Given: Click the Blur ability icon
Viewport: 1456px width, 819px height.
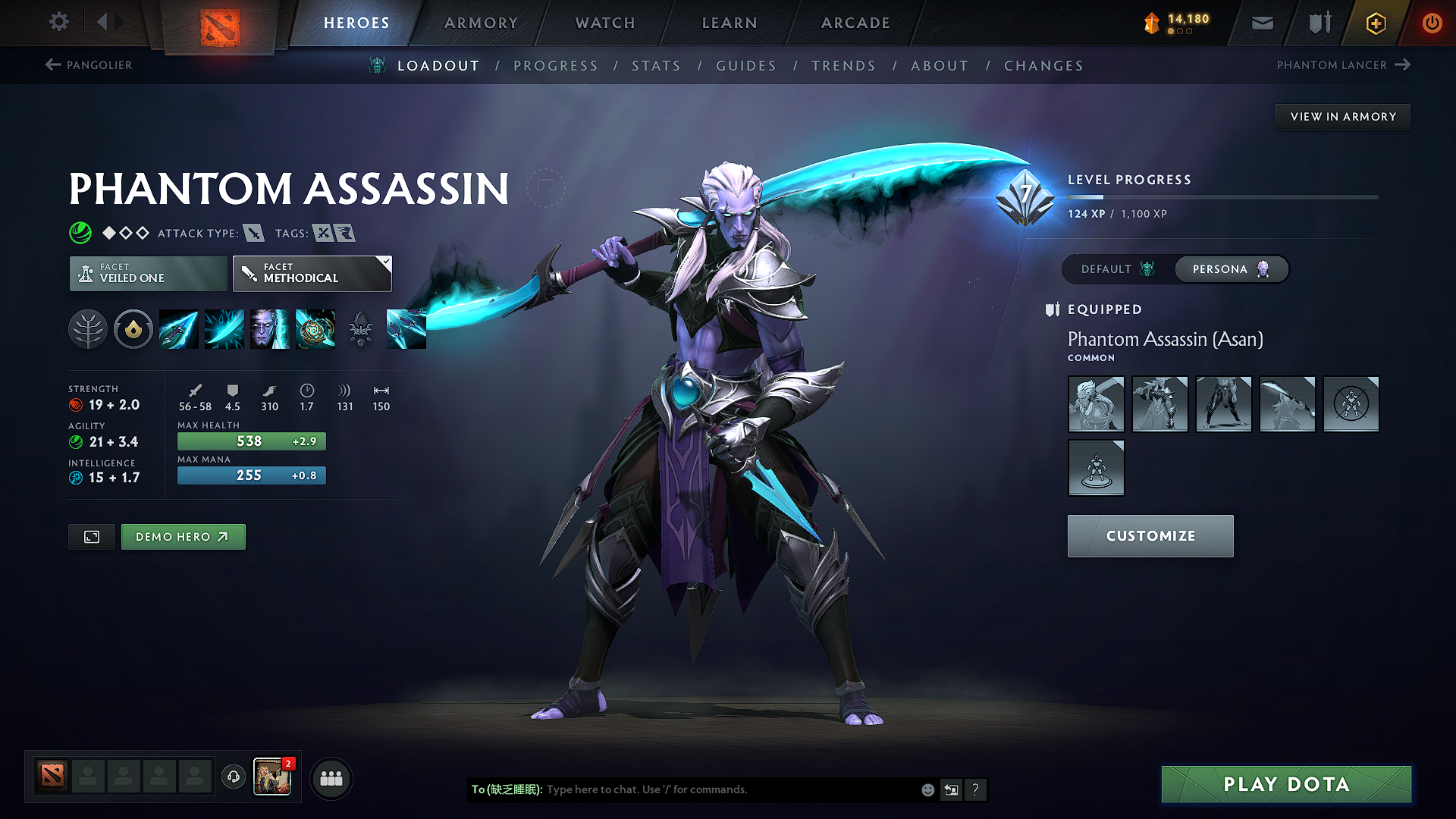Looking at the screenshot, I should (269, 329).
